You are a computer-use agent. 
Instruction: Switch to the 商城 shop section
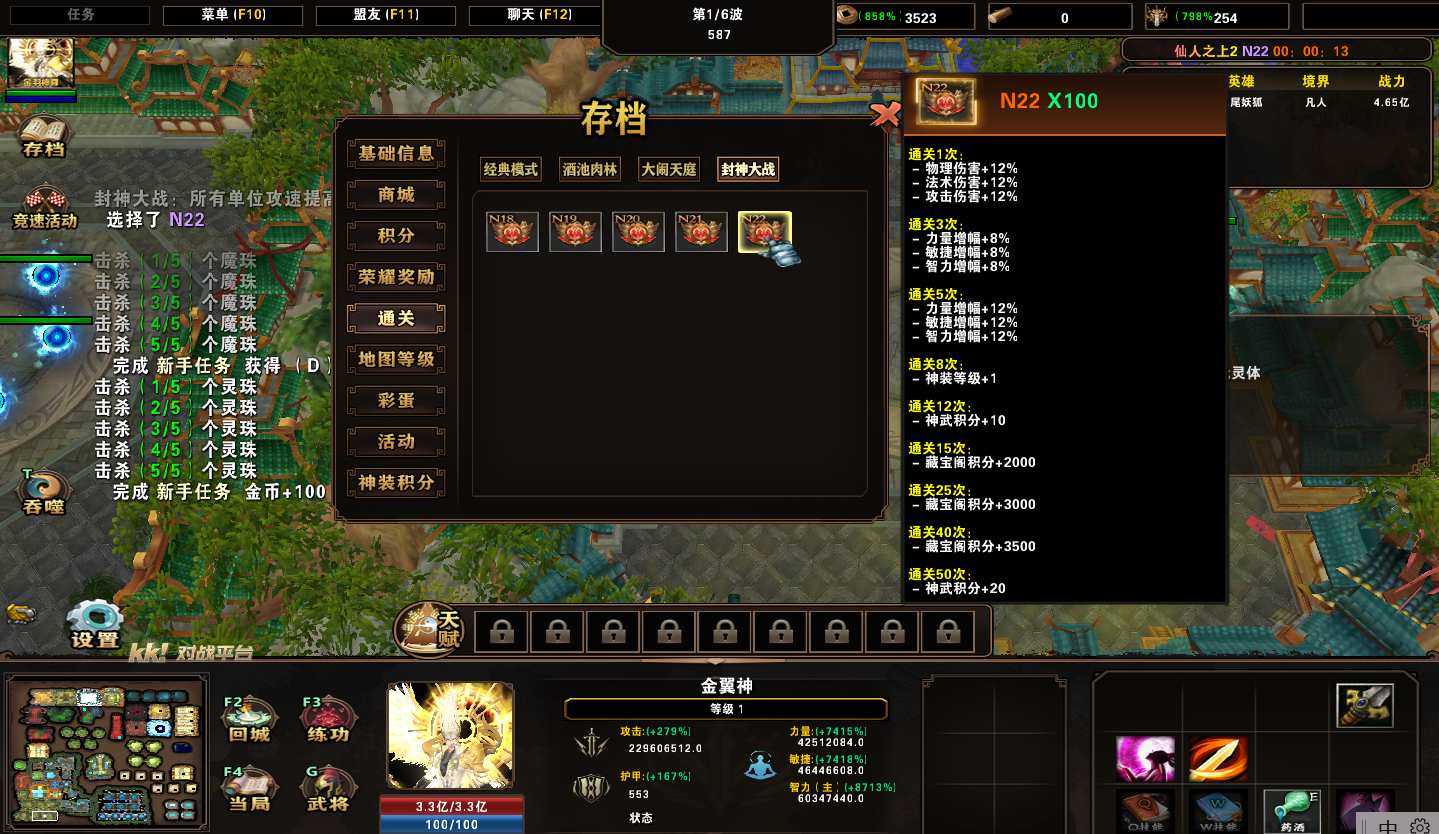(x=396, y=195)
